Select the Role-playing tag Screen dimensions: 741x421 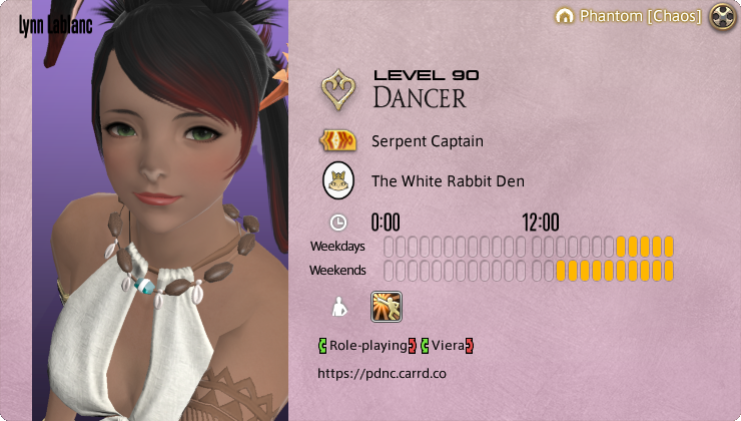pos(367,346)
